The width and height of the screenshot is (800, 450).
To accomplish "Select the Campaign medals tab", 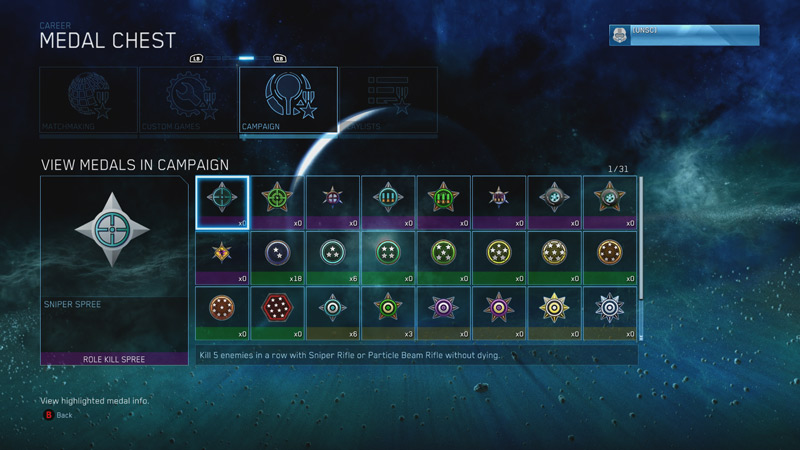I will [288, 101].
